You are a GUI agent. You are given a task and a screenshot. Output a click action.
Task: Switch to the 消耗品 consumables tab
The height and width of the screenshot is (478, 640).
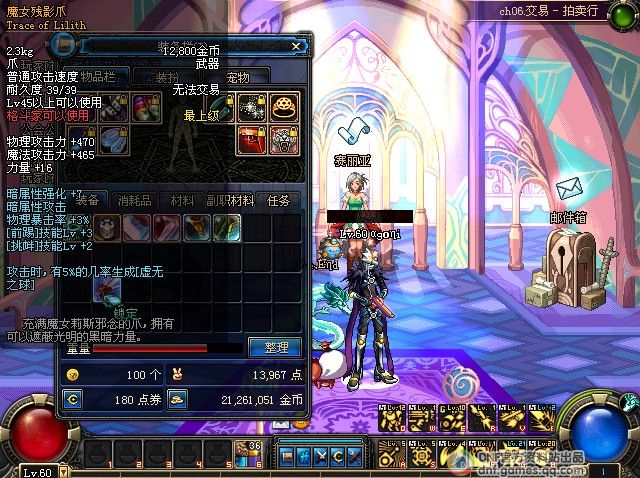pos(135,200)
